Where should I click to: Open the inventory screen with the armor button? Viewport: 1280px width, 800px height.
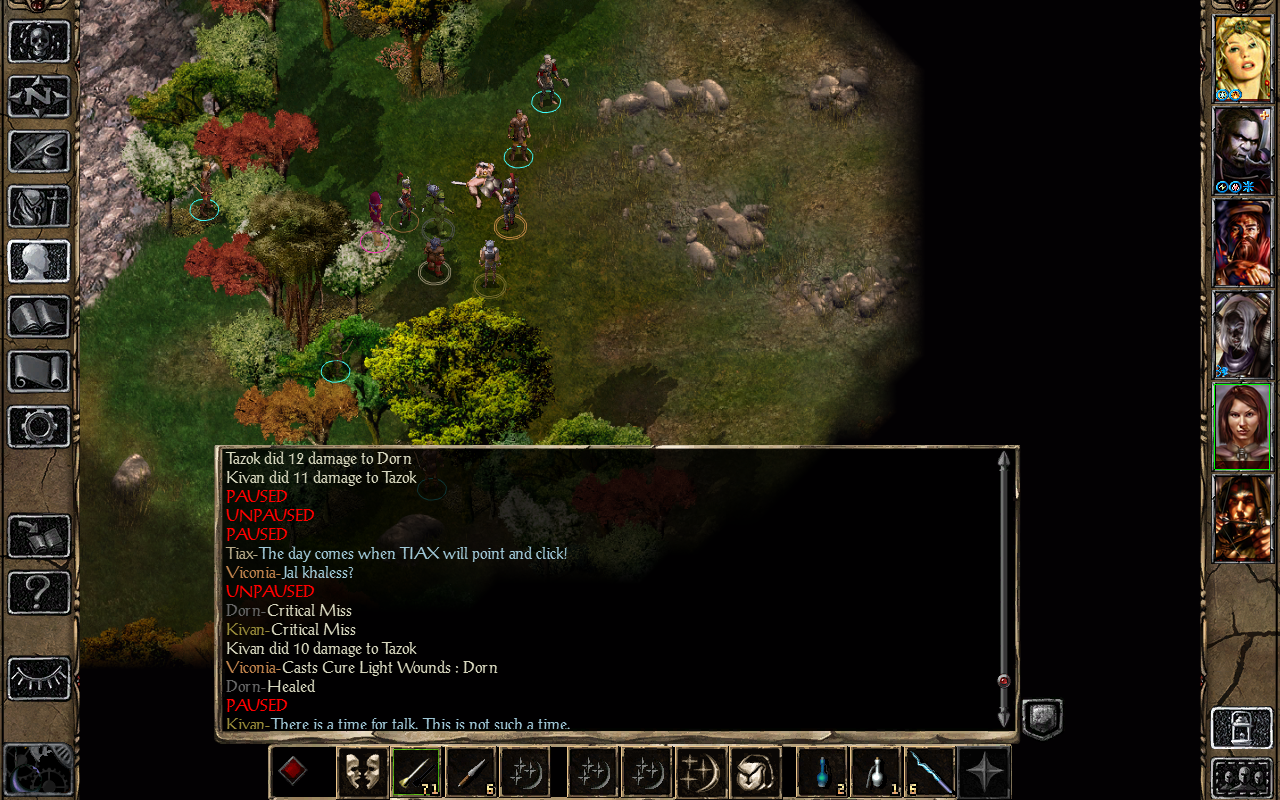click(x=39, y=206)
